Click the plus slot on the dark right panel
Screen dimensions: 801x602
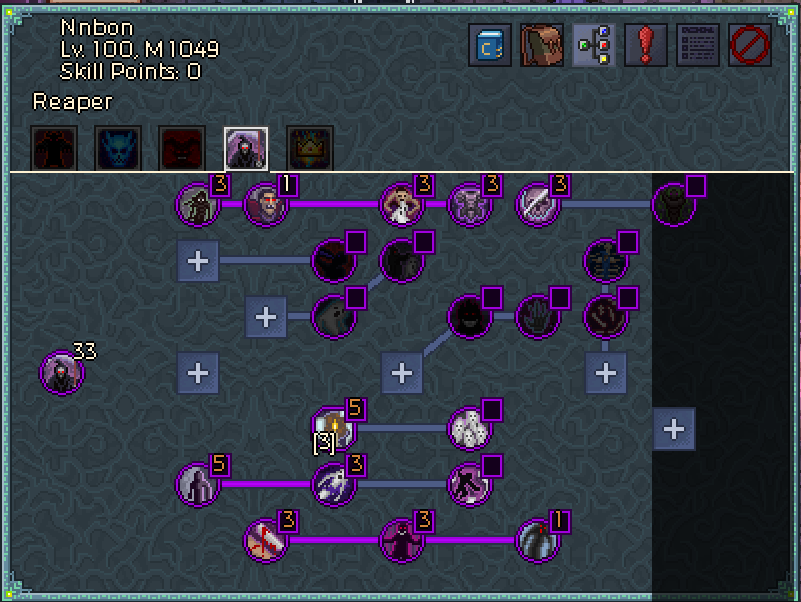[674, 429]
